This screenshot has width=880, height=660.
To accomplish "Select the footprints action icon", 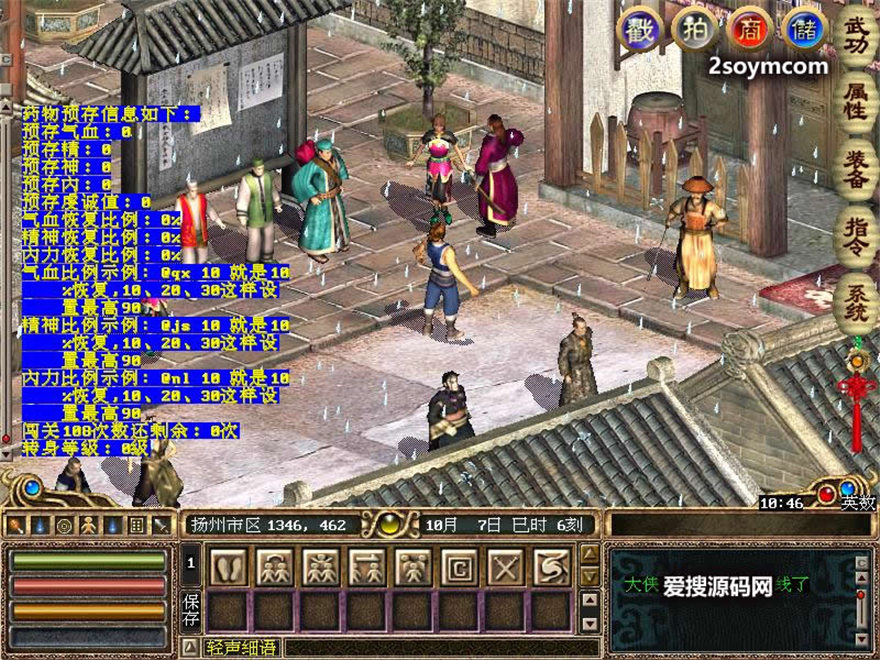I will point(230,567).
